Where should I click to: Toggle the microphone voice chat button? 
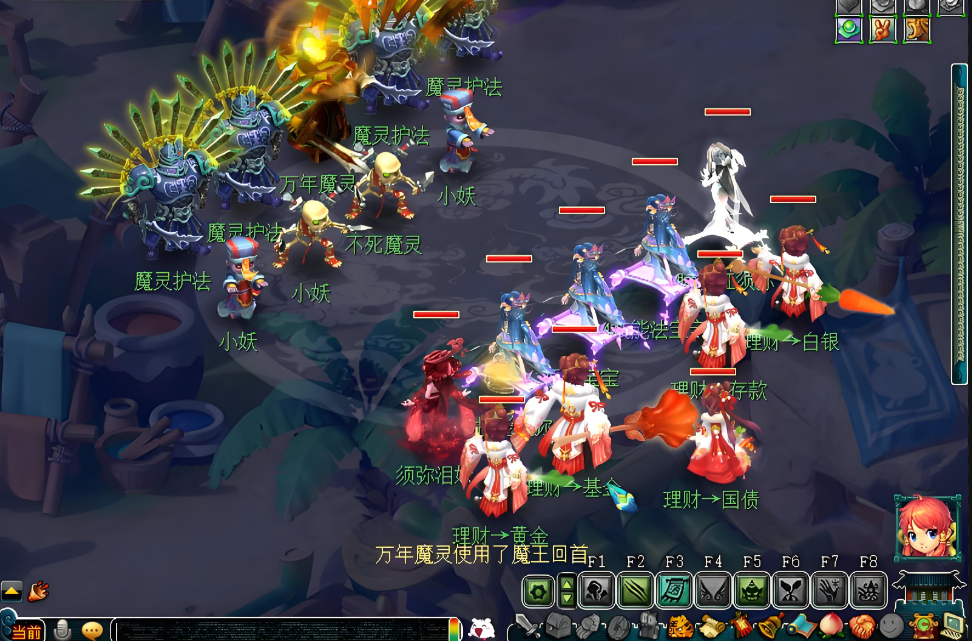[x=62, y=630]
